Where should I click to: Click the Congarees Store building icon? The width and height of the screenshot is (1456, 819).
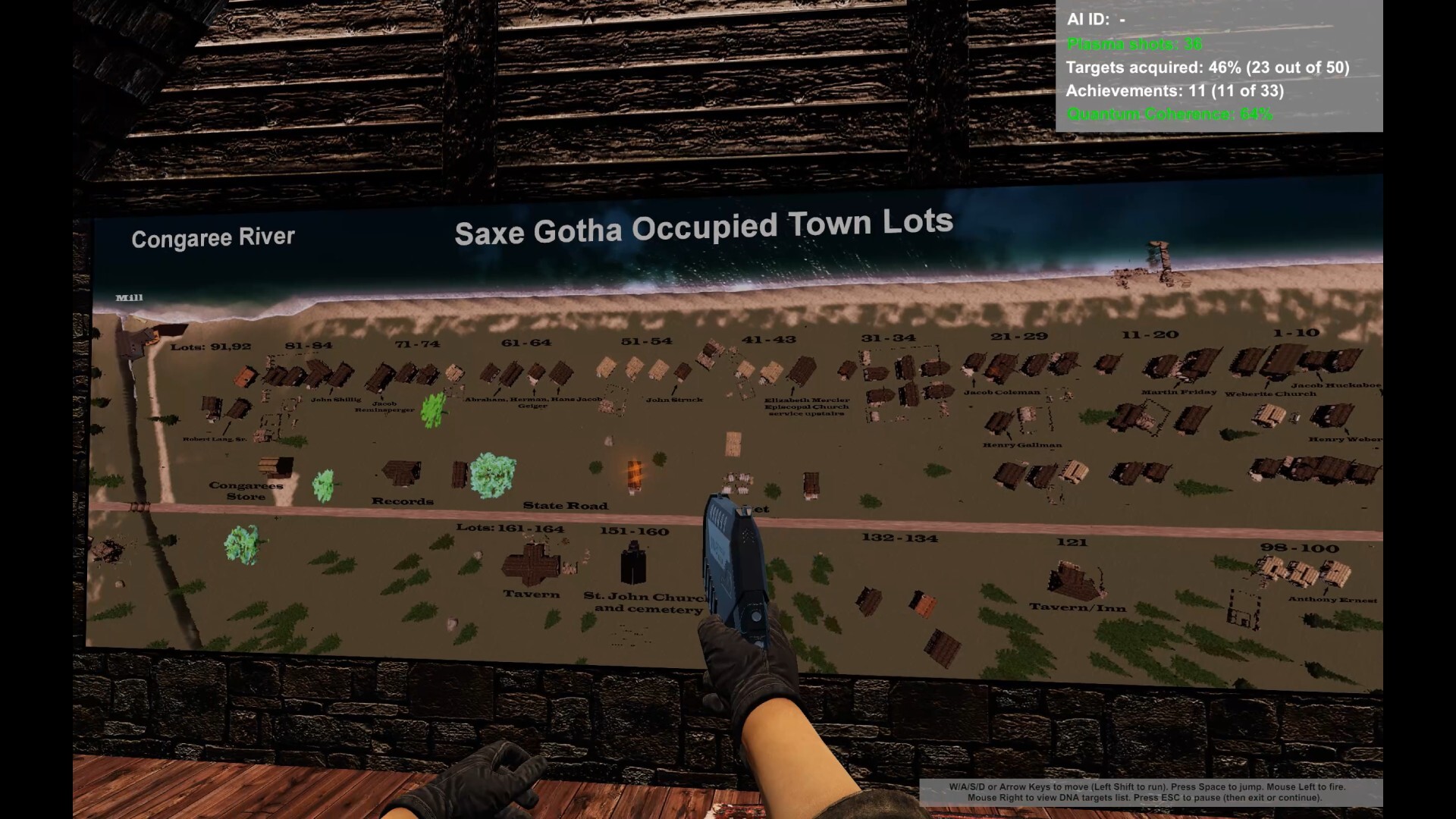(275, 466)
